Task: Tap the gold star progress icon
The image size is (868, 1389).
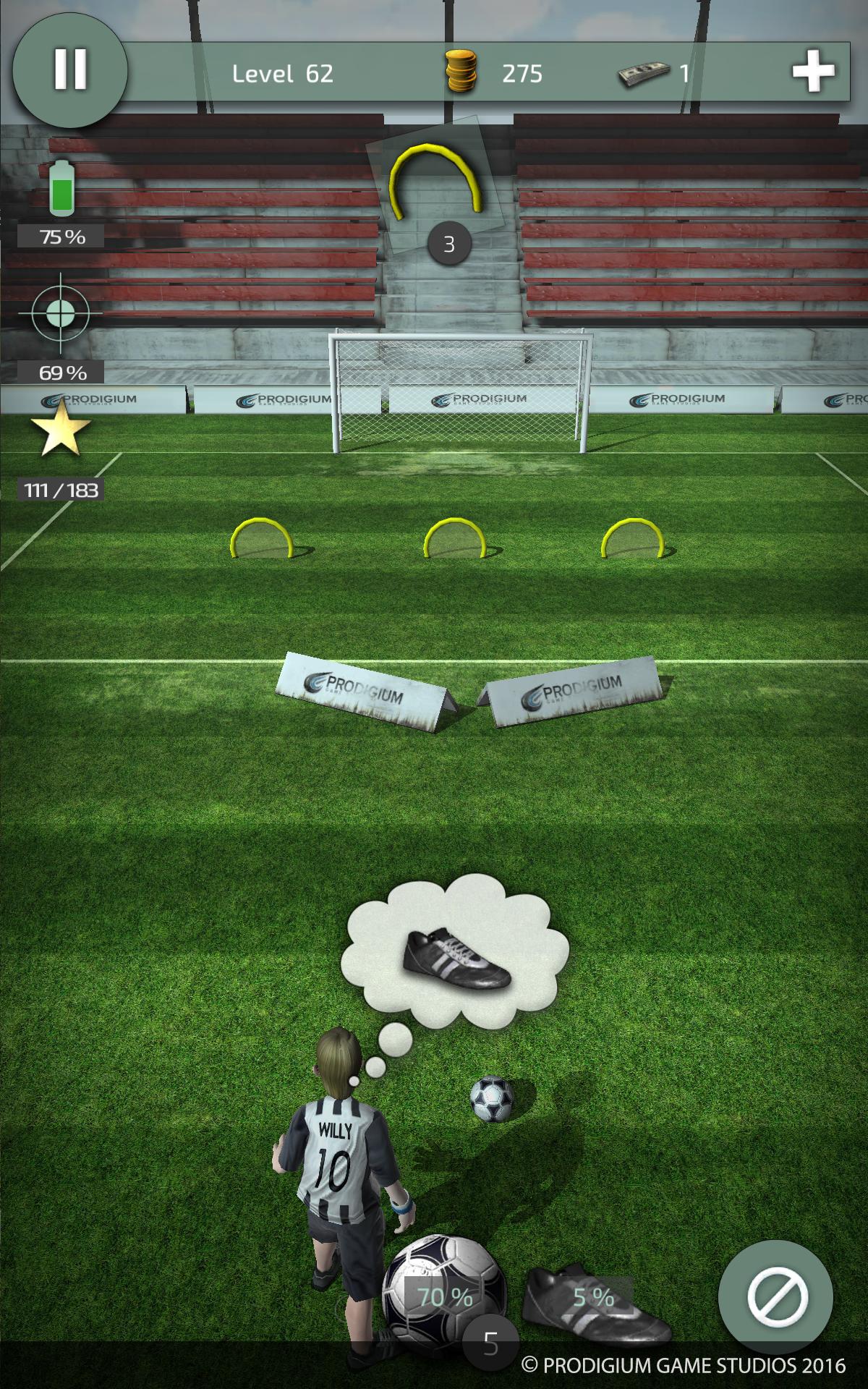Action: point(61,430)
